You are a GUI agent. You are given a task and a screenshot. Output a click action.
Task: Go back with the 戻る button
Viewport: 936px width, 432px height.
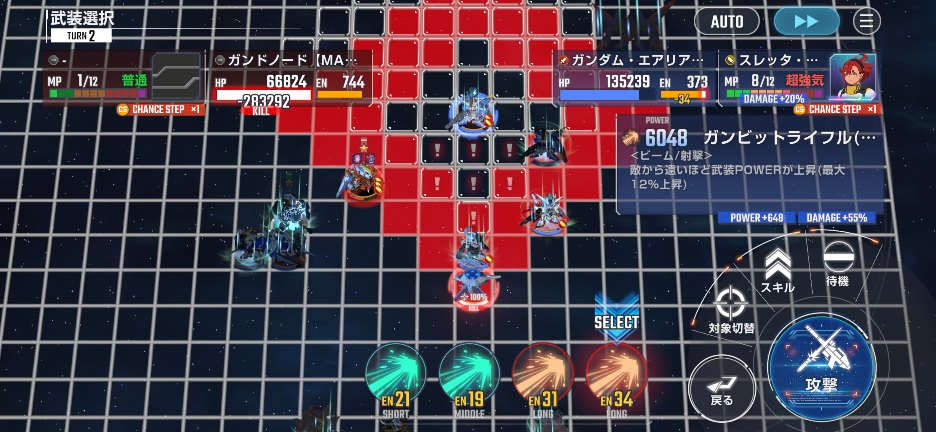721,386
